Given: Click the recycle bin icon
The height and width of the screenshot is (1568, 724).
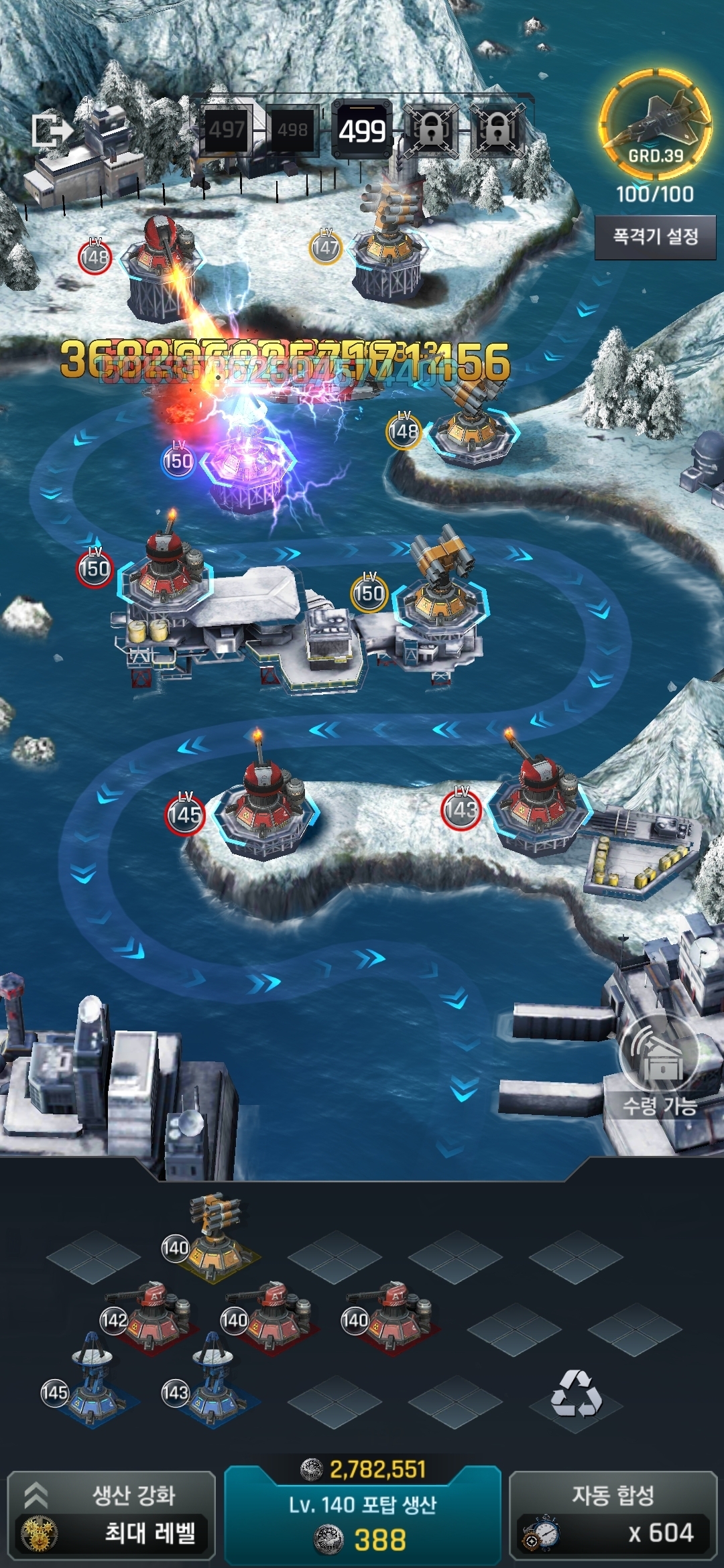Looking at the screenshot, I should click(x=576, y=1394).
